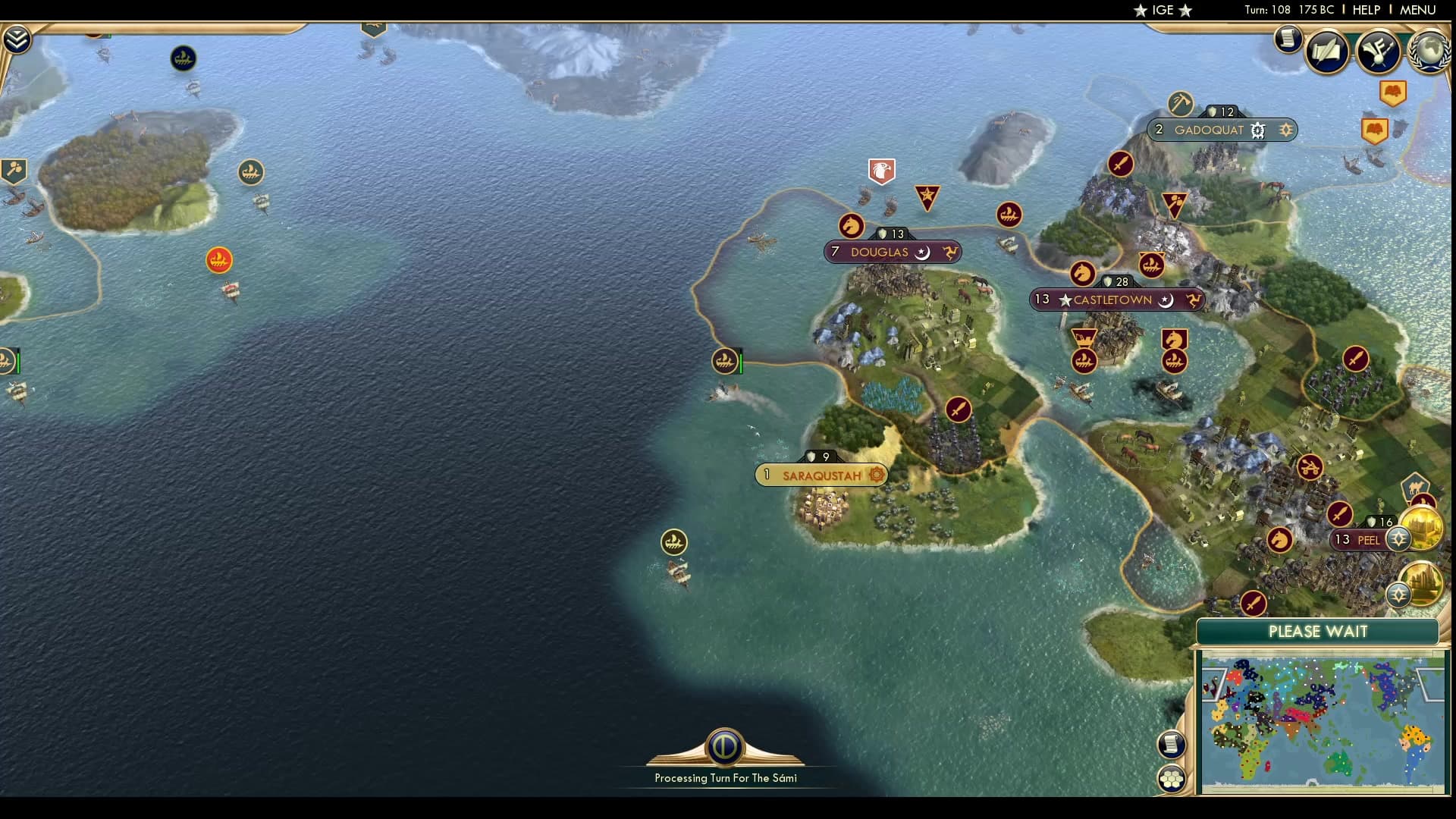Click the scroll icon beside the minimap
Screen dimensions: 1456x819
click(x=1172, y=745)
